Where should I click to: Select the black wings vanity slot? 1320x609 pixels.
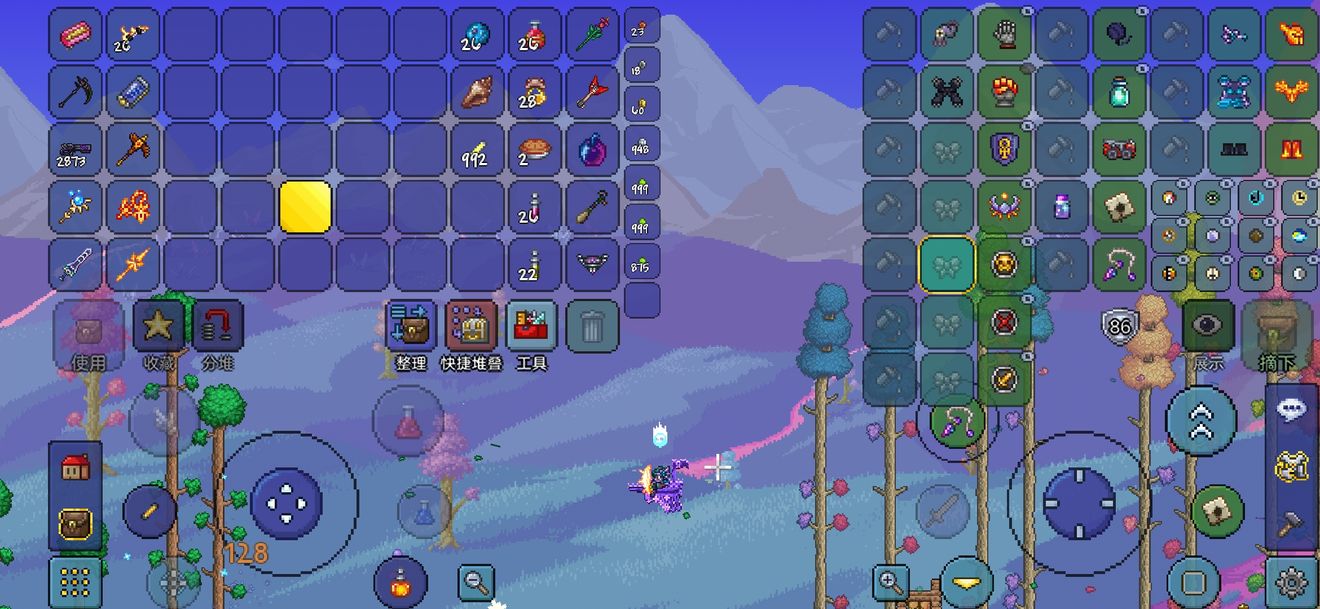(x=946, y=92)
